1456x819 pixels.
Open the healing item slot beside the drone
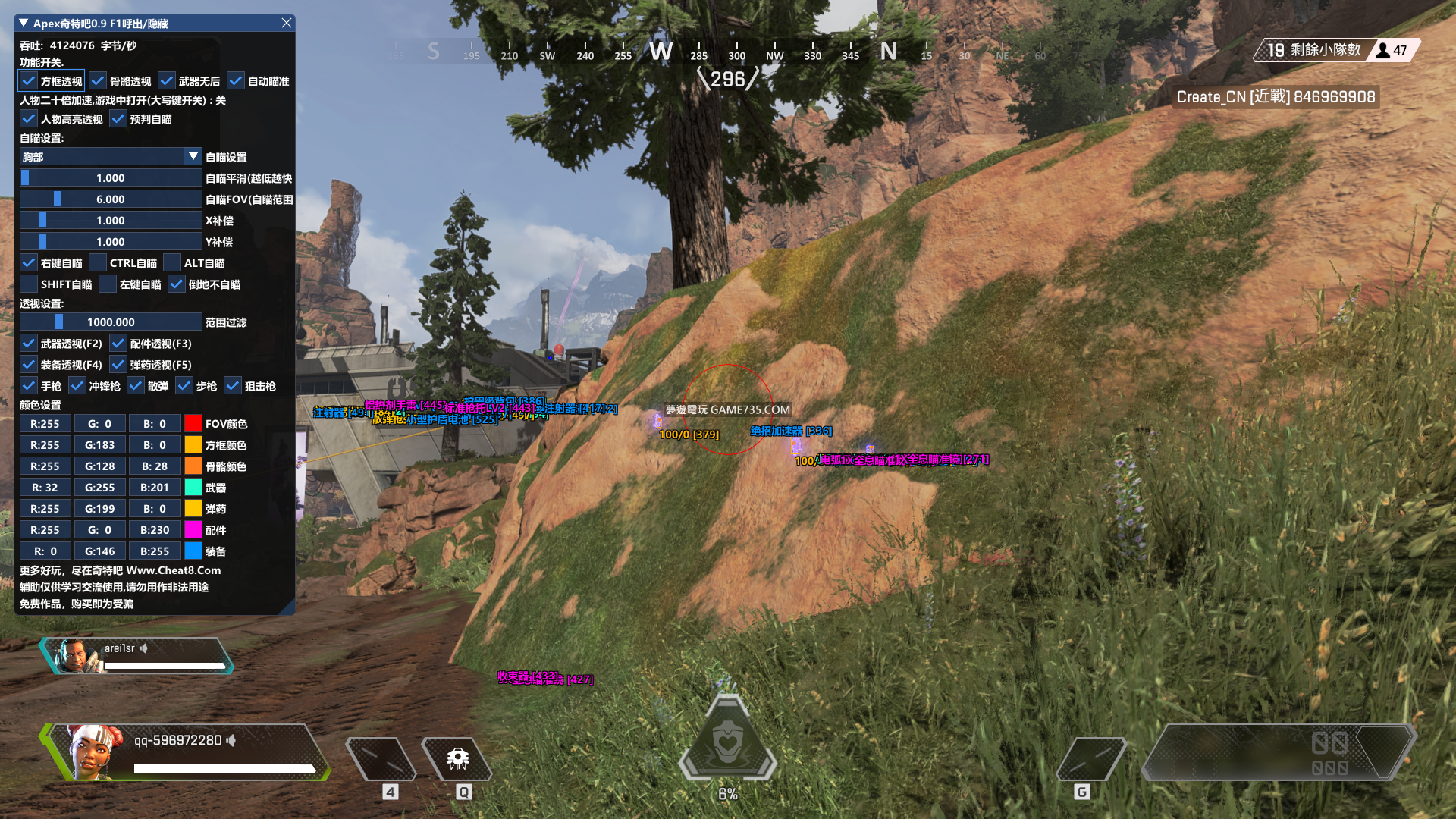(x=381, y=758)
